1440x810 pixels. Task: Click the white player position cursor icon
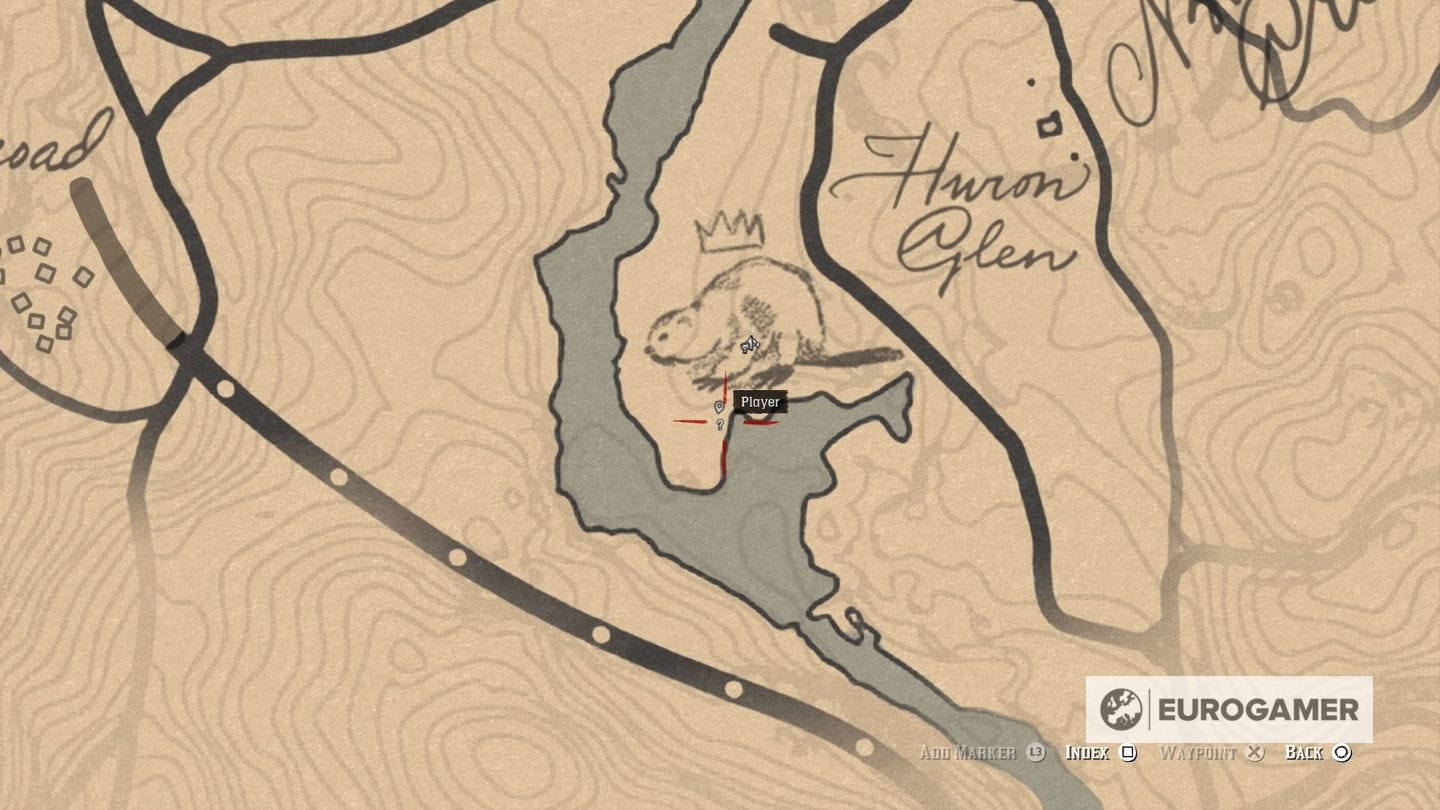click(x=748, y=345)
